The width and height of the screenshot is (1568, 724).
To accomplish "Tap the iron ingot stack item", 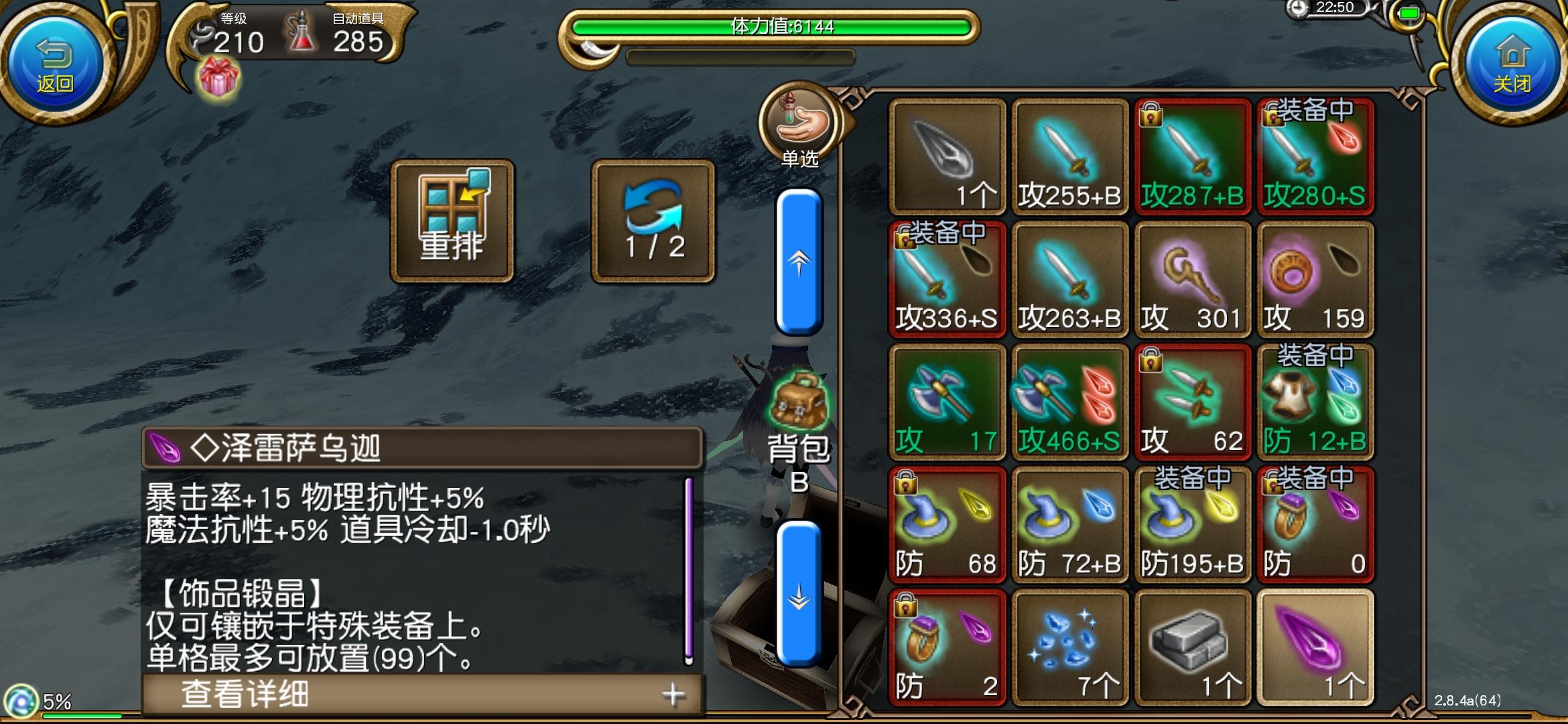I will tap(1193, 644).
